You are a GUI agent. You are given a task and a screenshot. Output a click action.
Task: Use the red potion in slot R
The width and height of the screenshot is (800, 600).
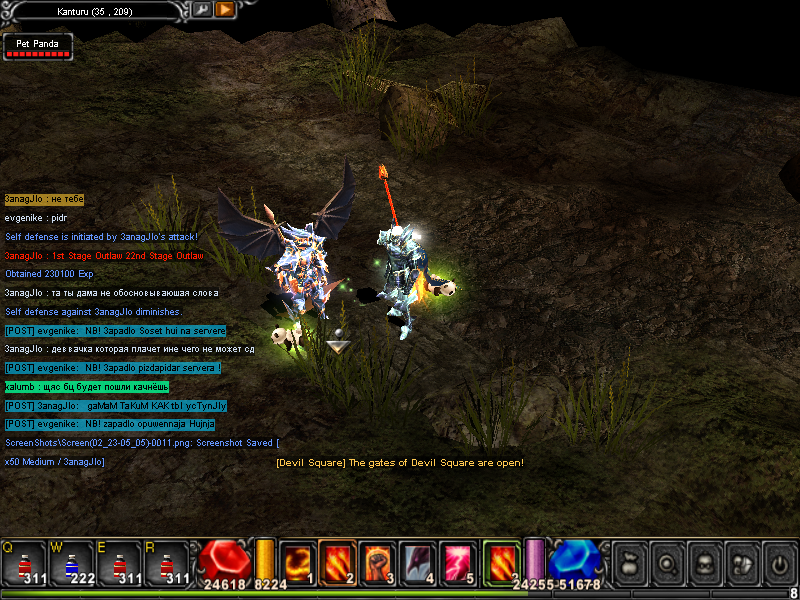[166, 563]
